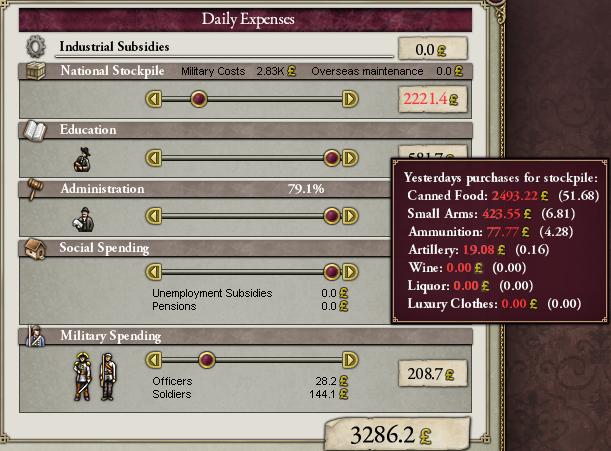Raise Military Spending with right arrow
Image resolution: width=611 pixels, height=451 pixels.
click(350, 360)
